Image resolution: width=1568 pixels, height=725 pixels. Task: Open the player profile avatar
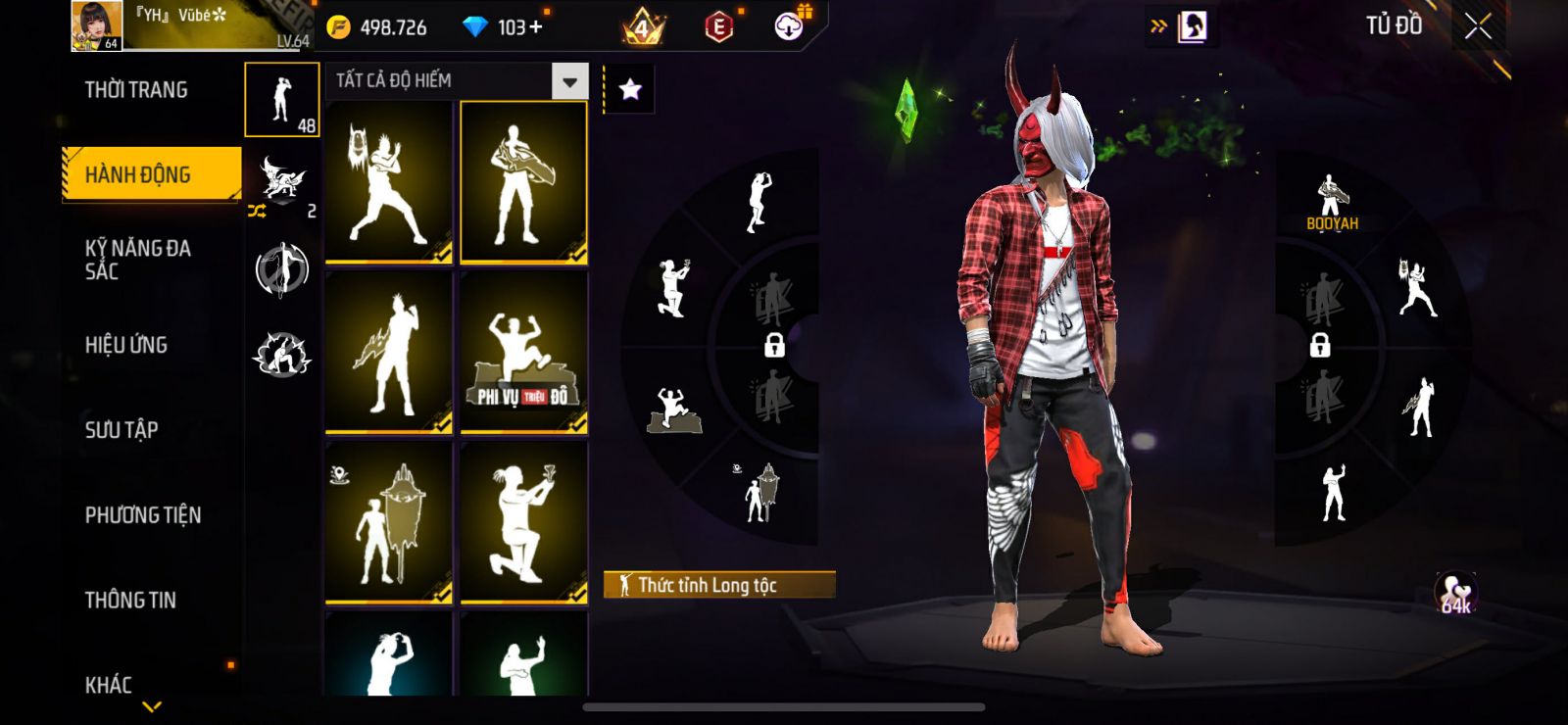[97, 25]
